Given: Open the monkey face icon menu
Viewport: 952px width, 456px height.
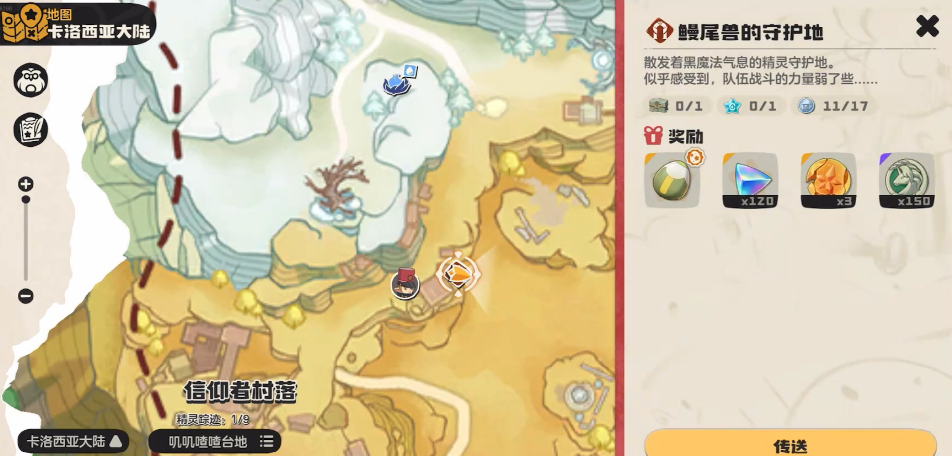Looking at the screenshot, I should tap(31, 80).
